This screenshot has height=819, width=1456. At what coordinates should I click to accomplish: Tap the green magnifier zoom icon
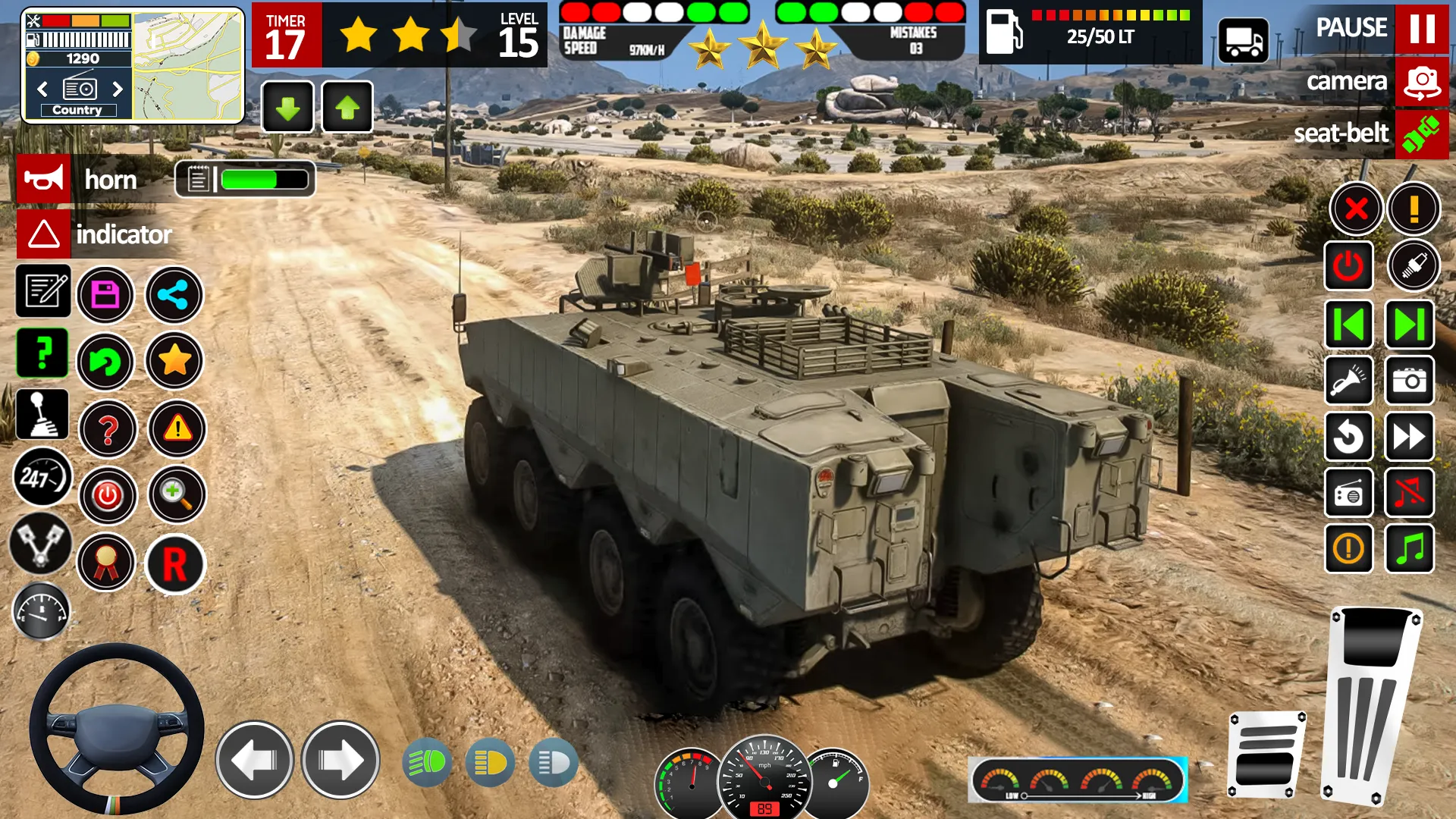(x=176, y=494)
